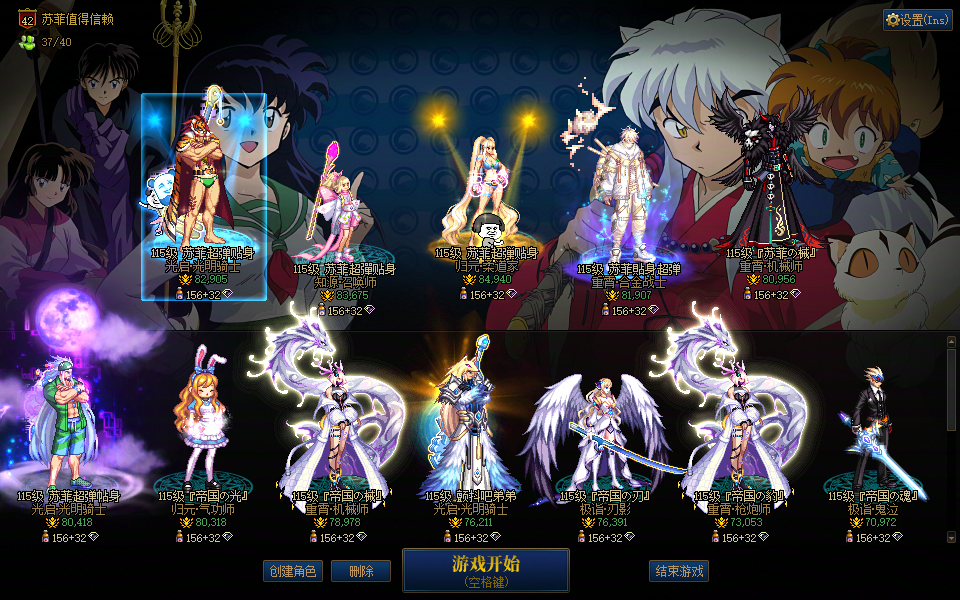Image resolution: width=960 pixels, height=600 pixels.
Task: Select the 82,905 光明骑士 character
Action: [204, 190]
